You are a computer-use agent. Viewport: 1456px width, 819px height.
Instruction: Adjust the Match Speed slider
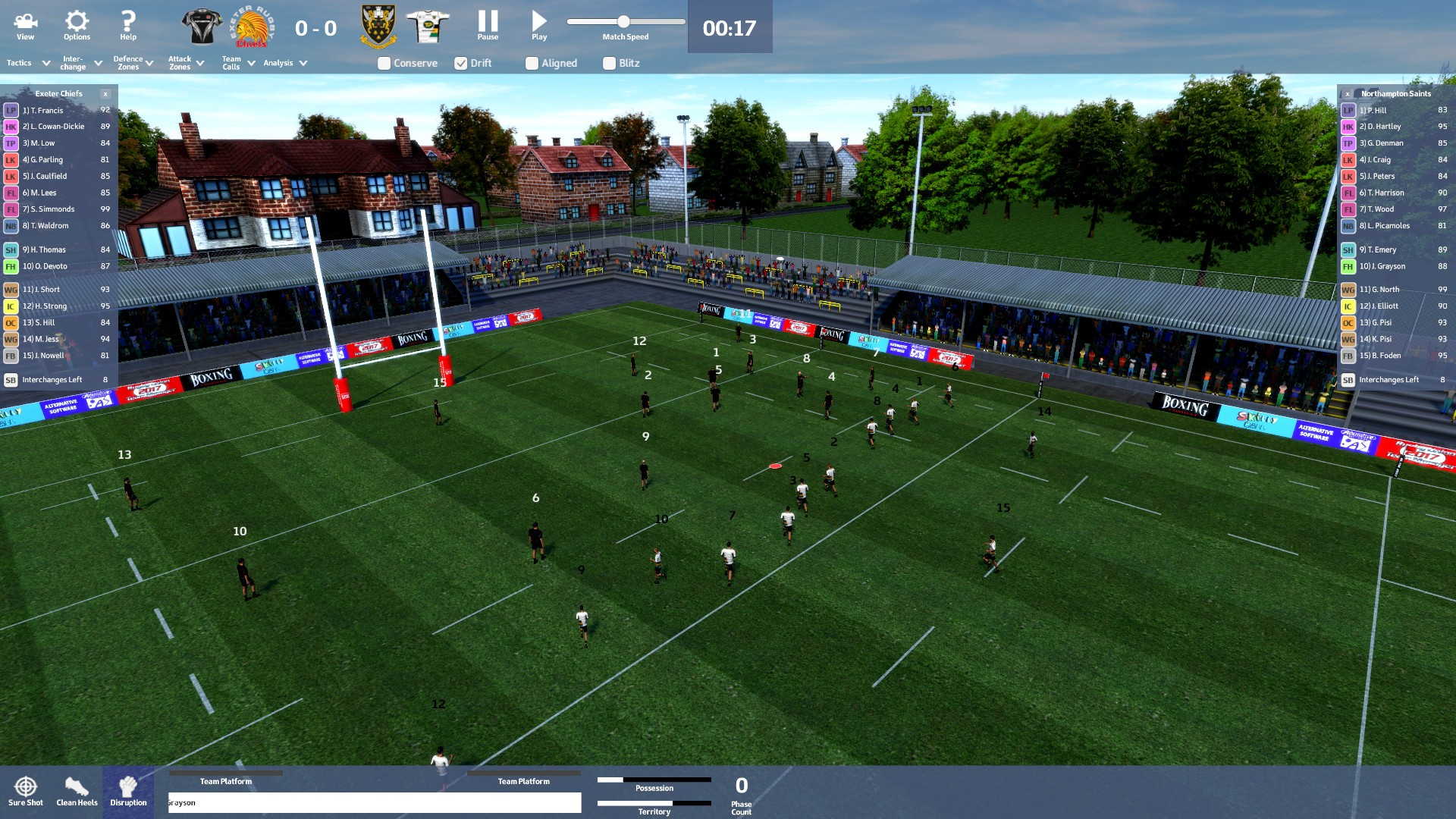point(623,22)
